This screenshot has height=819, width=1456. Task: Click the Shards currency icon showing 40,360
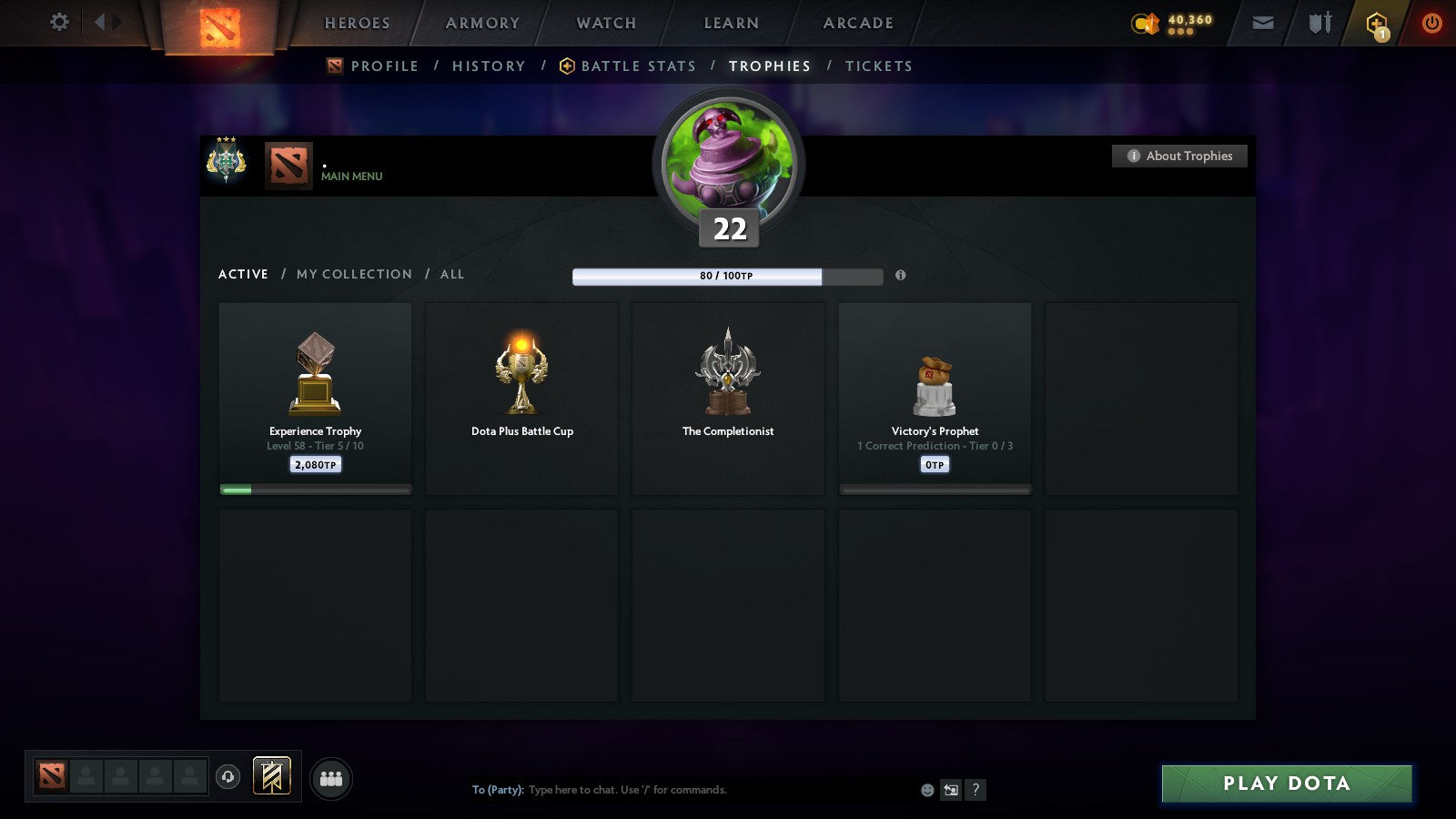tap(1145, 22)
